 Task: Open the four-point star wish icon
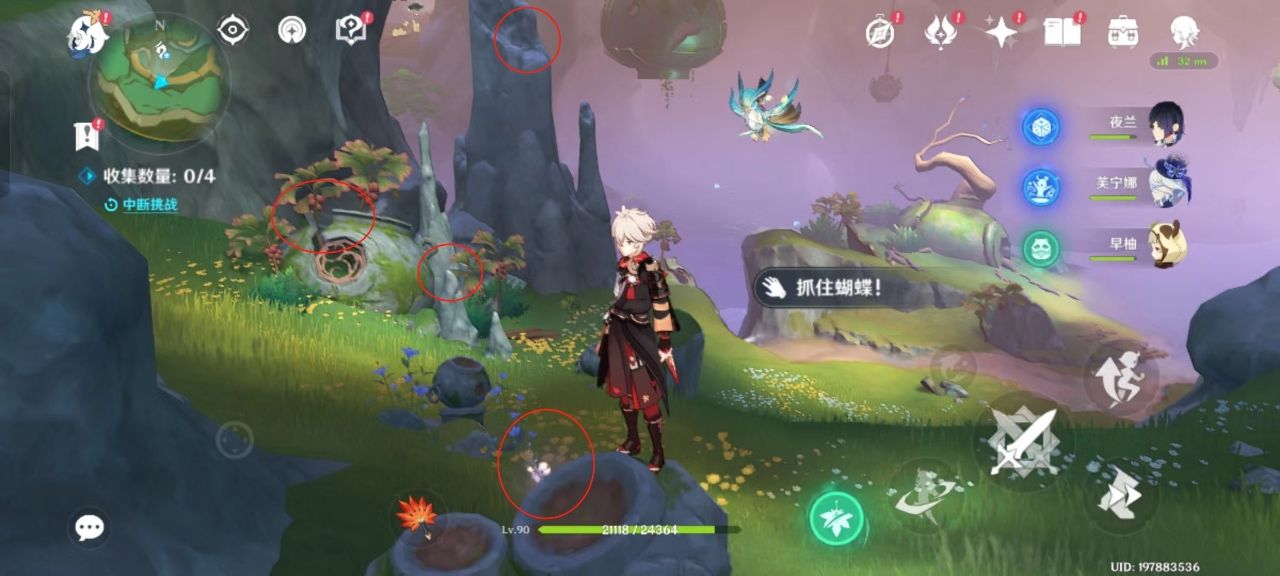click(x=1000, y=32)
